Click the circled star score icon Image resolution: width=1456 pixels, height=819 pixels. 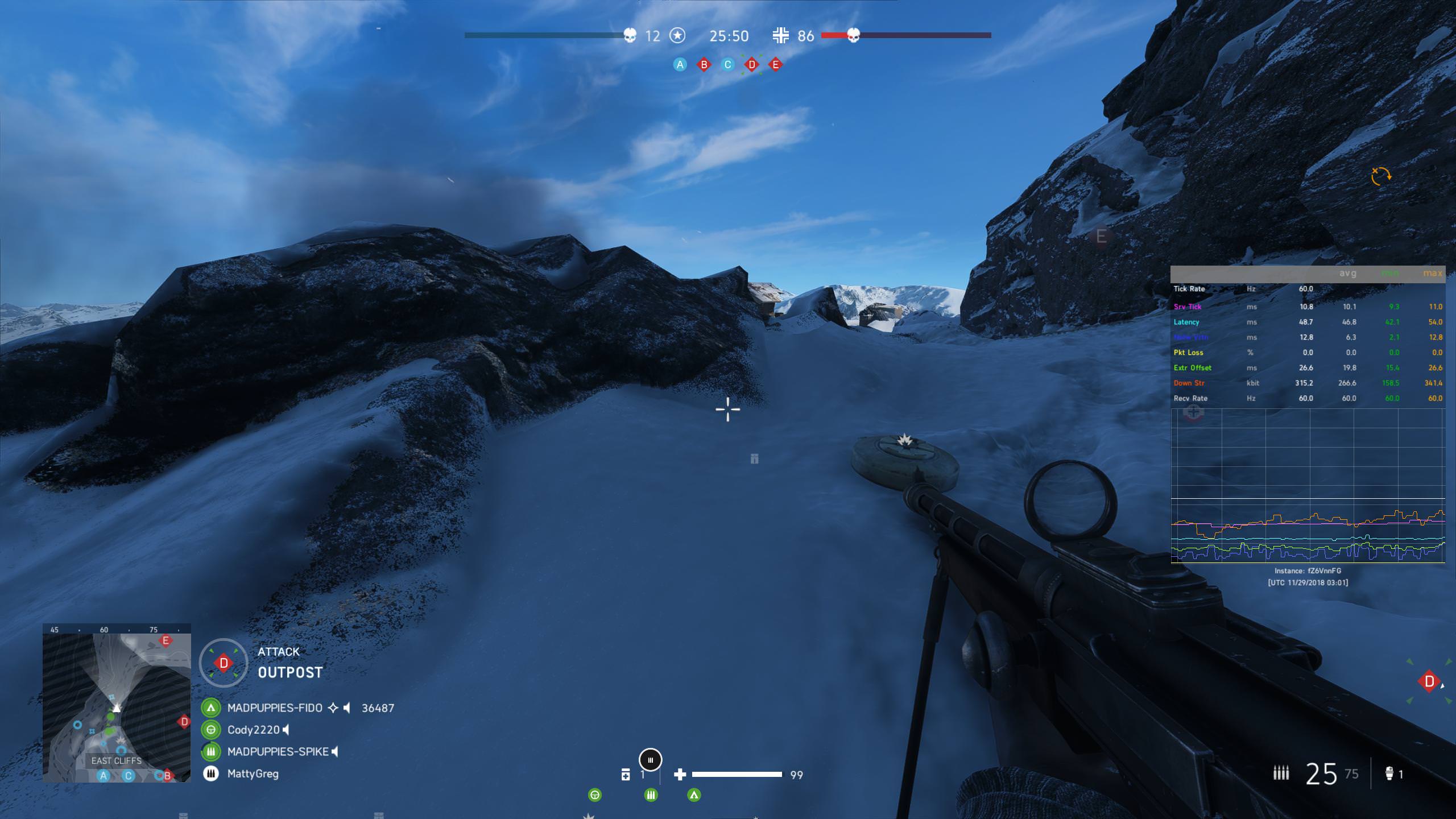pyautogui.click(x=677, y=36)
